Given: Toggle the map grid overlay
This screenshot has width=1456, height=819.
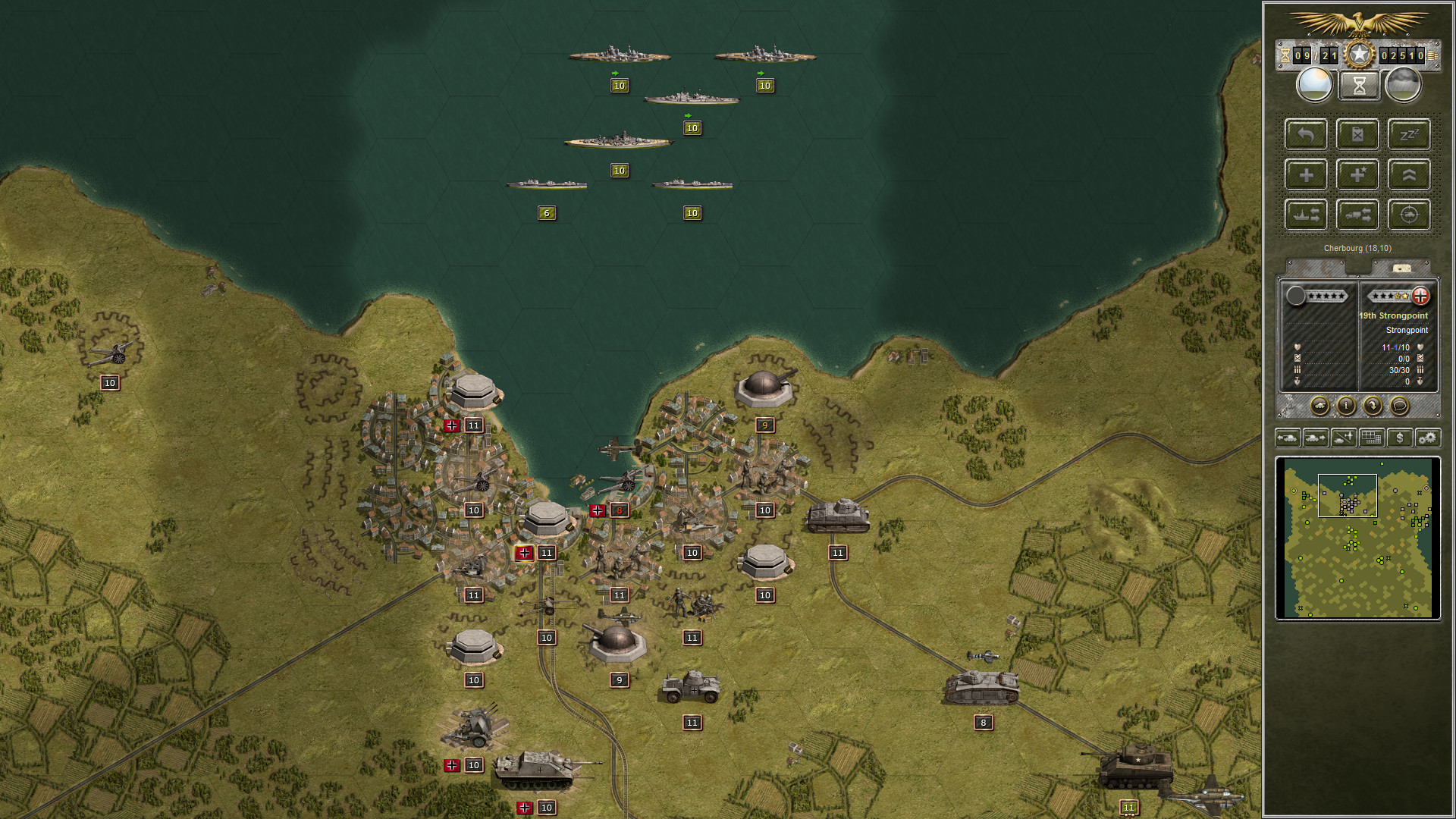Looking at the screenshot, I should tap(1371, 438).
